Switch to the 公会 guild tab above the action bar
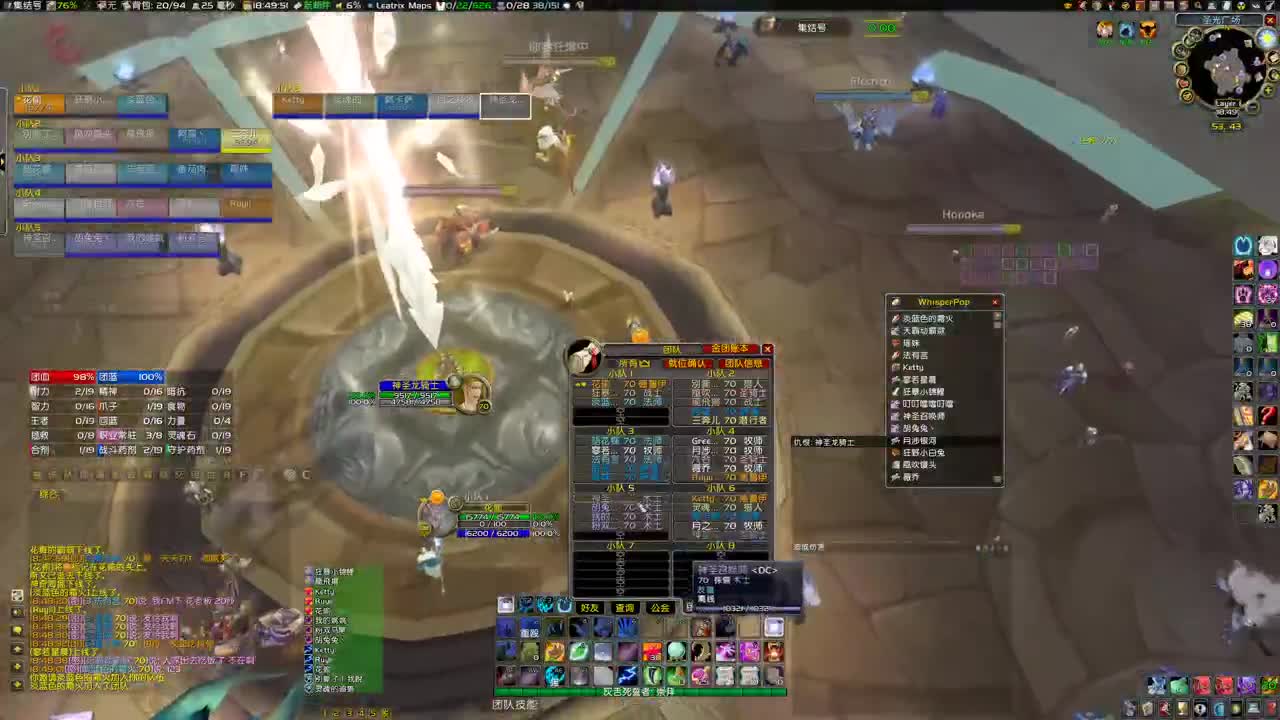The image size is (1280, 720). click(659, 608)
